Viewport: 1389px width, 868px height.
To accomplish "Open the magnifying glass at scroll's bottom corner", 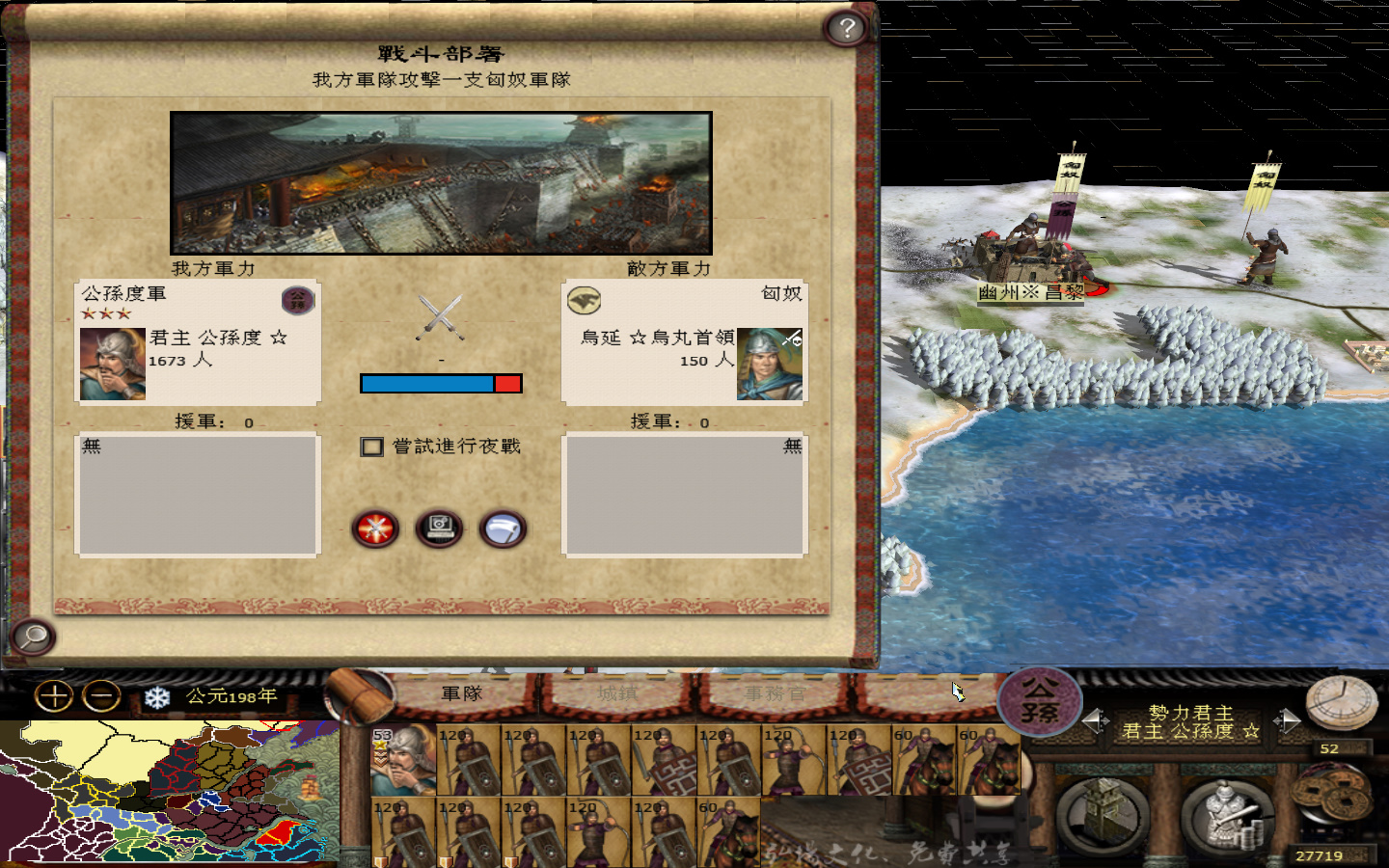I will click(x=31, y=637).
